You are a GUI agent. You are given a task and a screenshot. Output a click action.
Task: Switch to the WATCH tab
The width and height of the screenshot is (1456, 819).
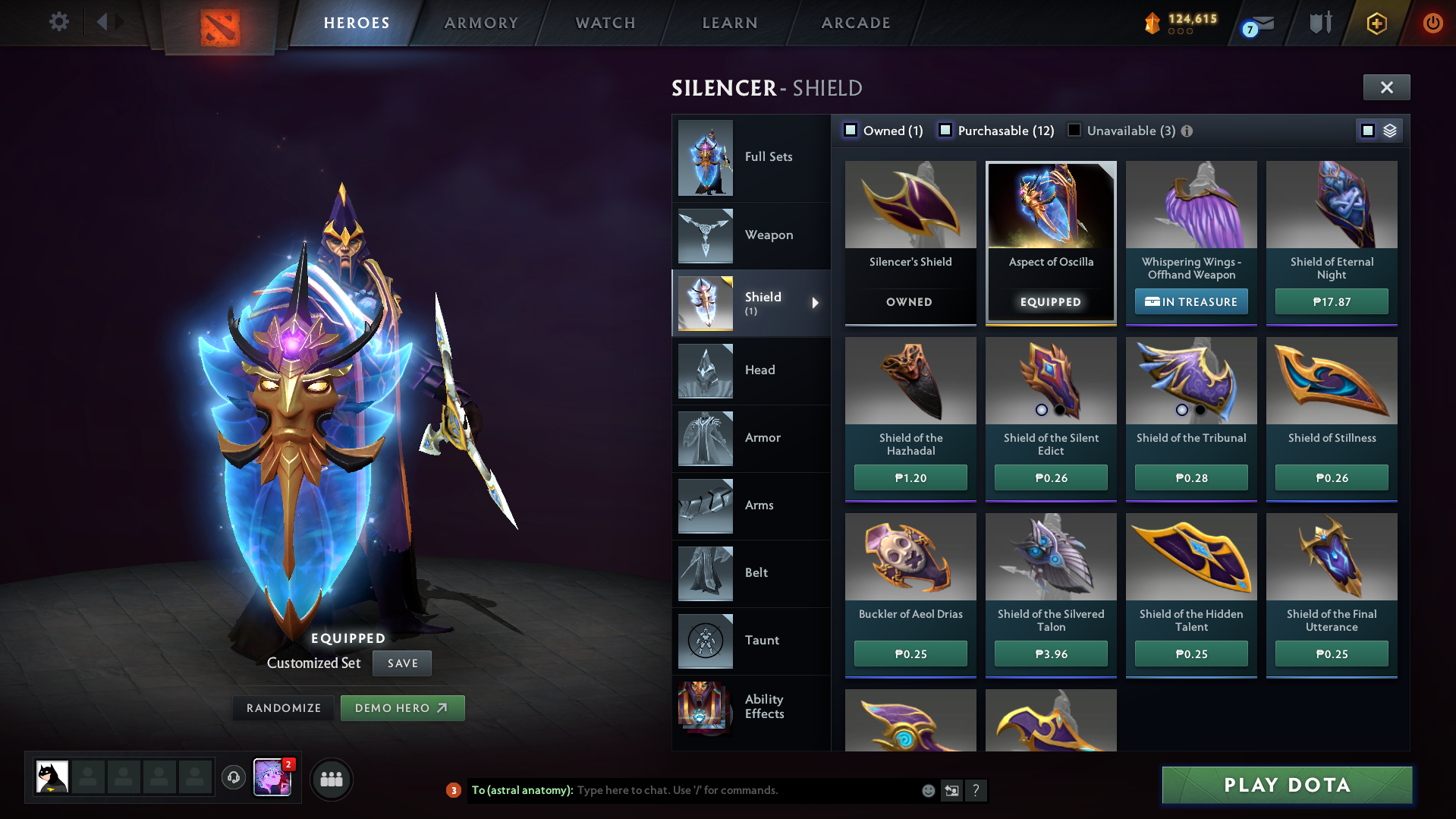pyautogui.click(x=605, y=23)
